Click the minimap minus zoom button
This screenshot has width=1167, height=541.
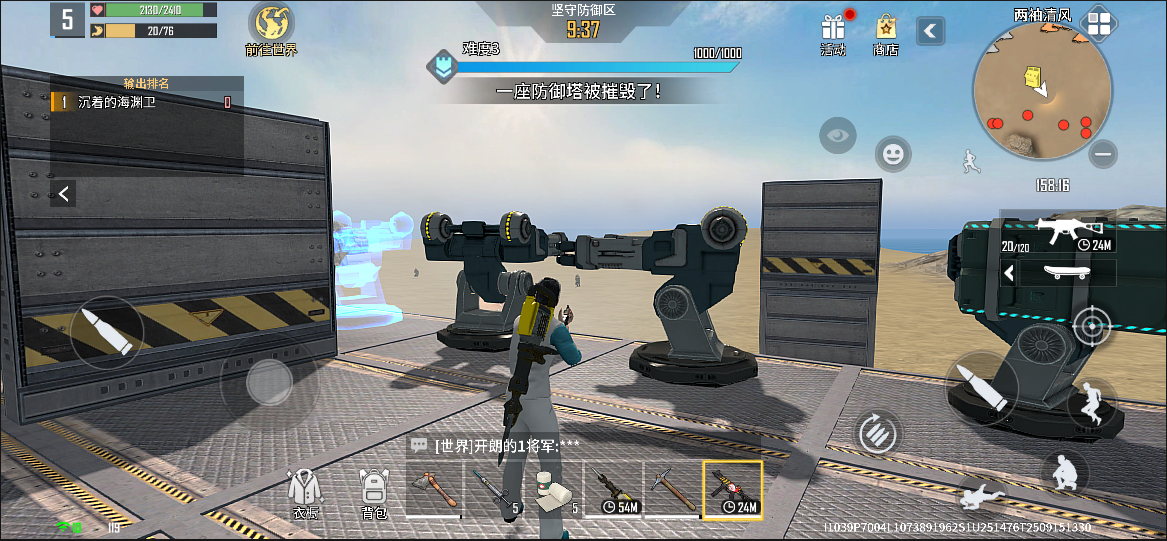coord(1103,154)
